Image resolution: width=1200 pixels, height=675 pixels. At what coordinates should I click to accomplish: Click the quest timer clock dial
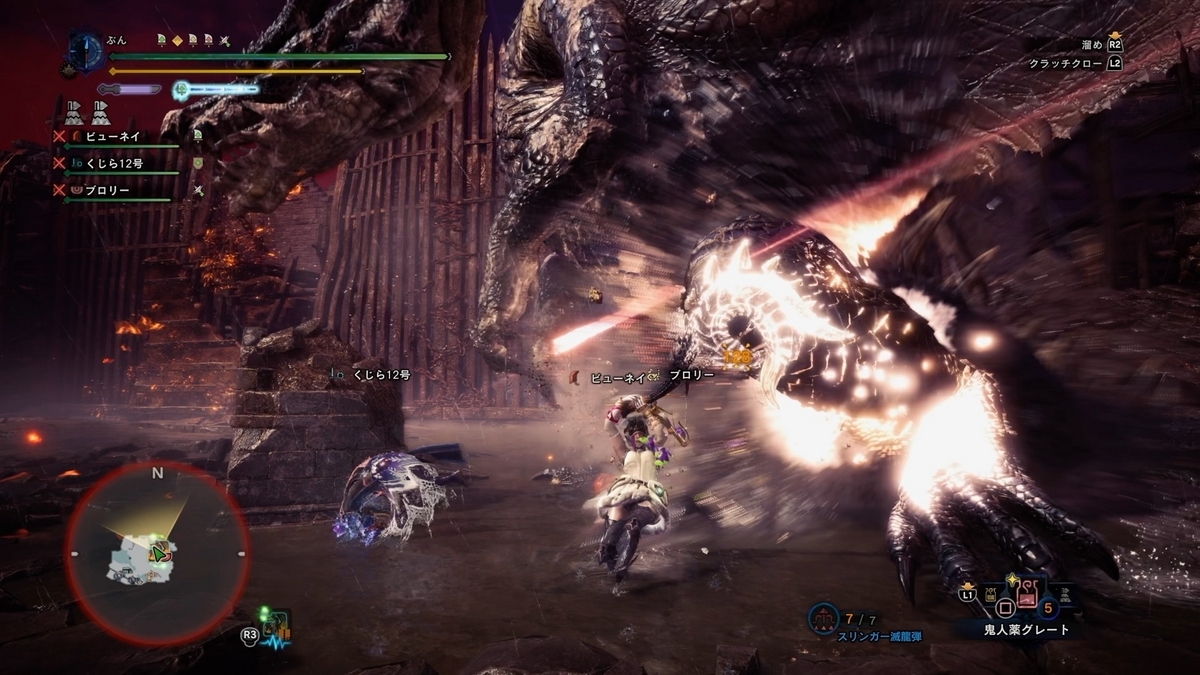pyautogui.click(x=88, y=50)
